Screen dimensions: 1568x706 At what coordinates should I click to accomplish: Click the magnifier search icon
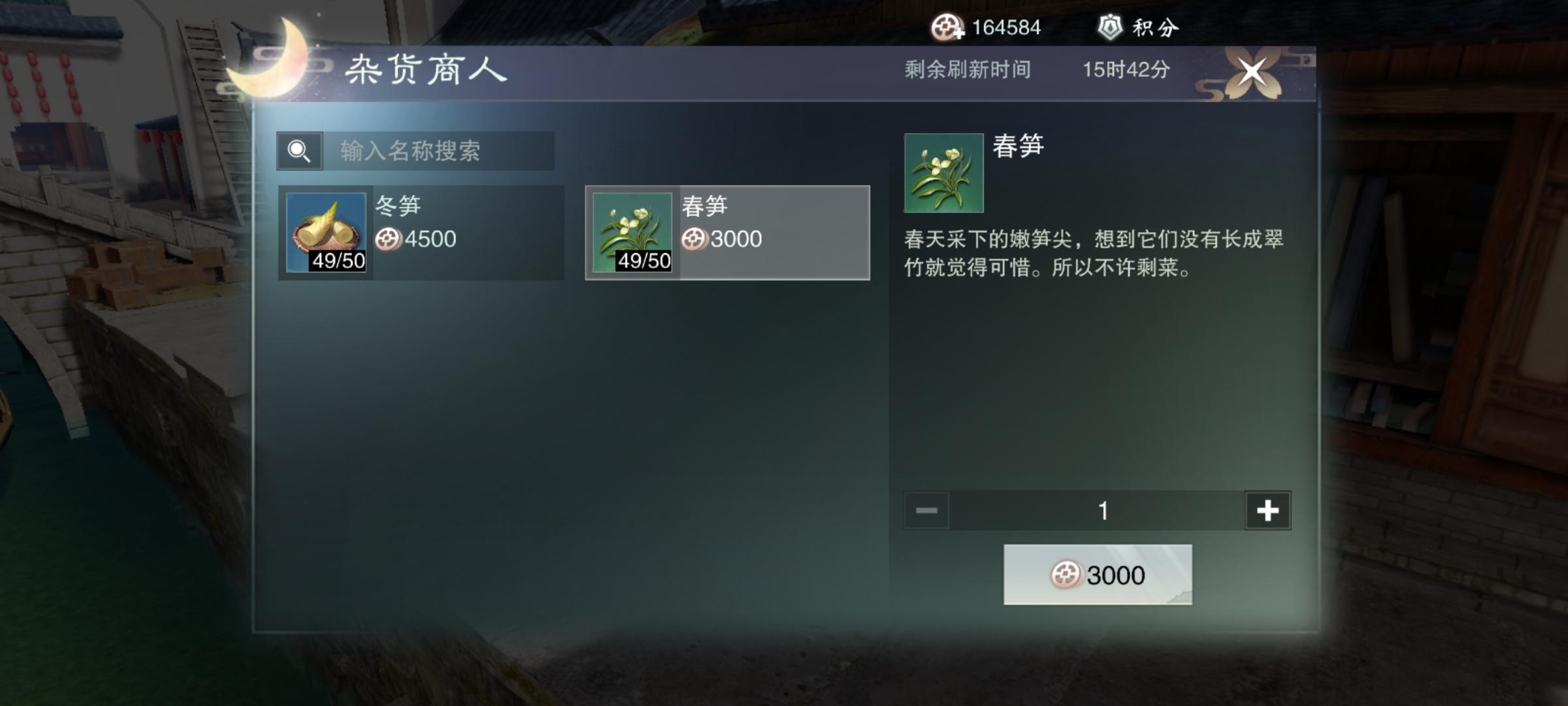[x=299, y=152]
